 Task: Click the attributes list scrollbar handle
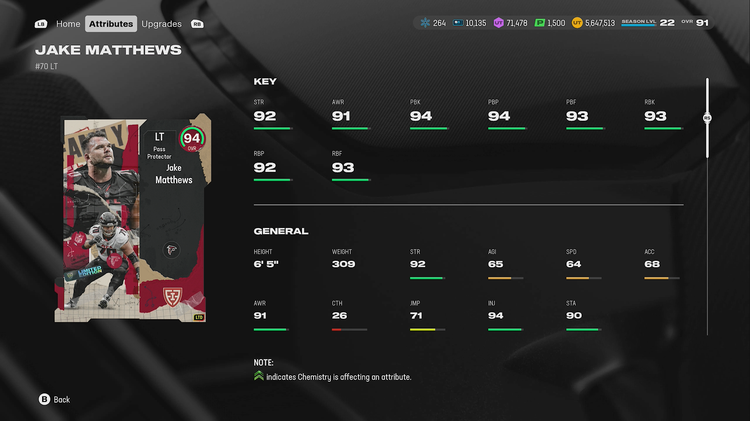click(x=707, y=117)
